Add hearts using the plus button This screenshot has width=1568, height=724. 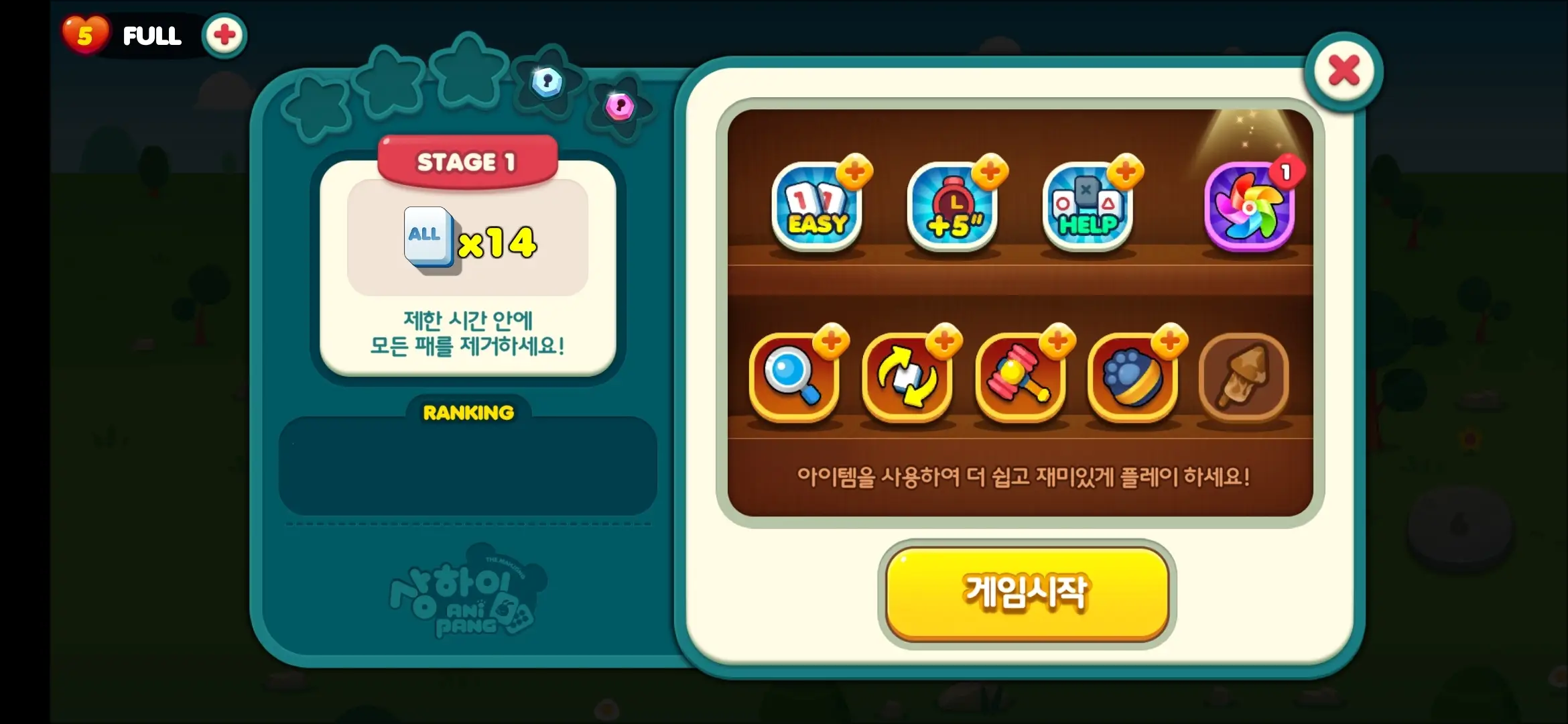click(224, 36)
